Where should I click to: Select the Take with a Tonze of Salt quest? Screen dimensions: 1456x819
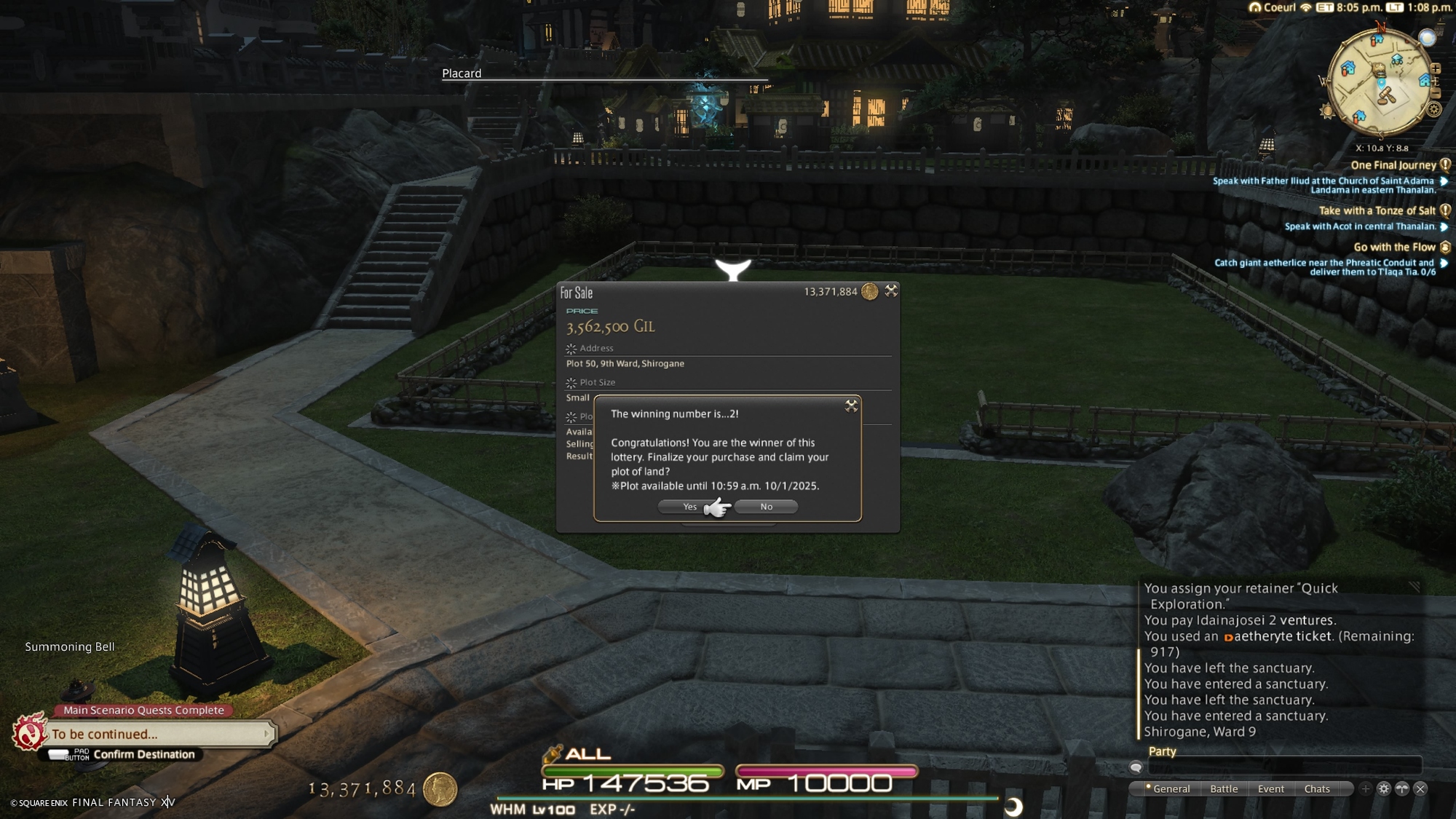(1377, 210)
